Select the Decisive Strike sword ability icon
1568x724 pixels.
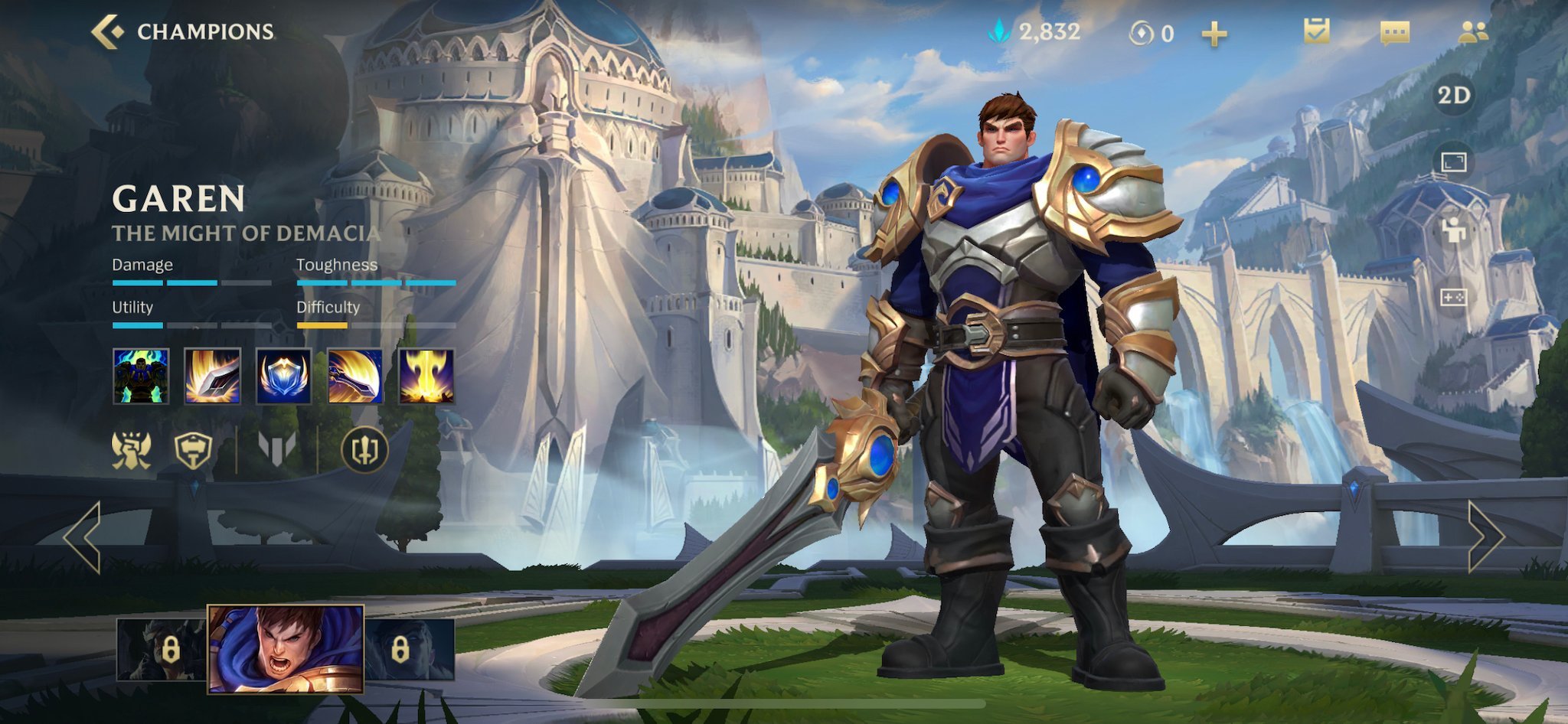click(213, 376)
